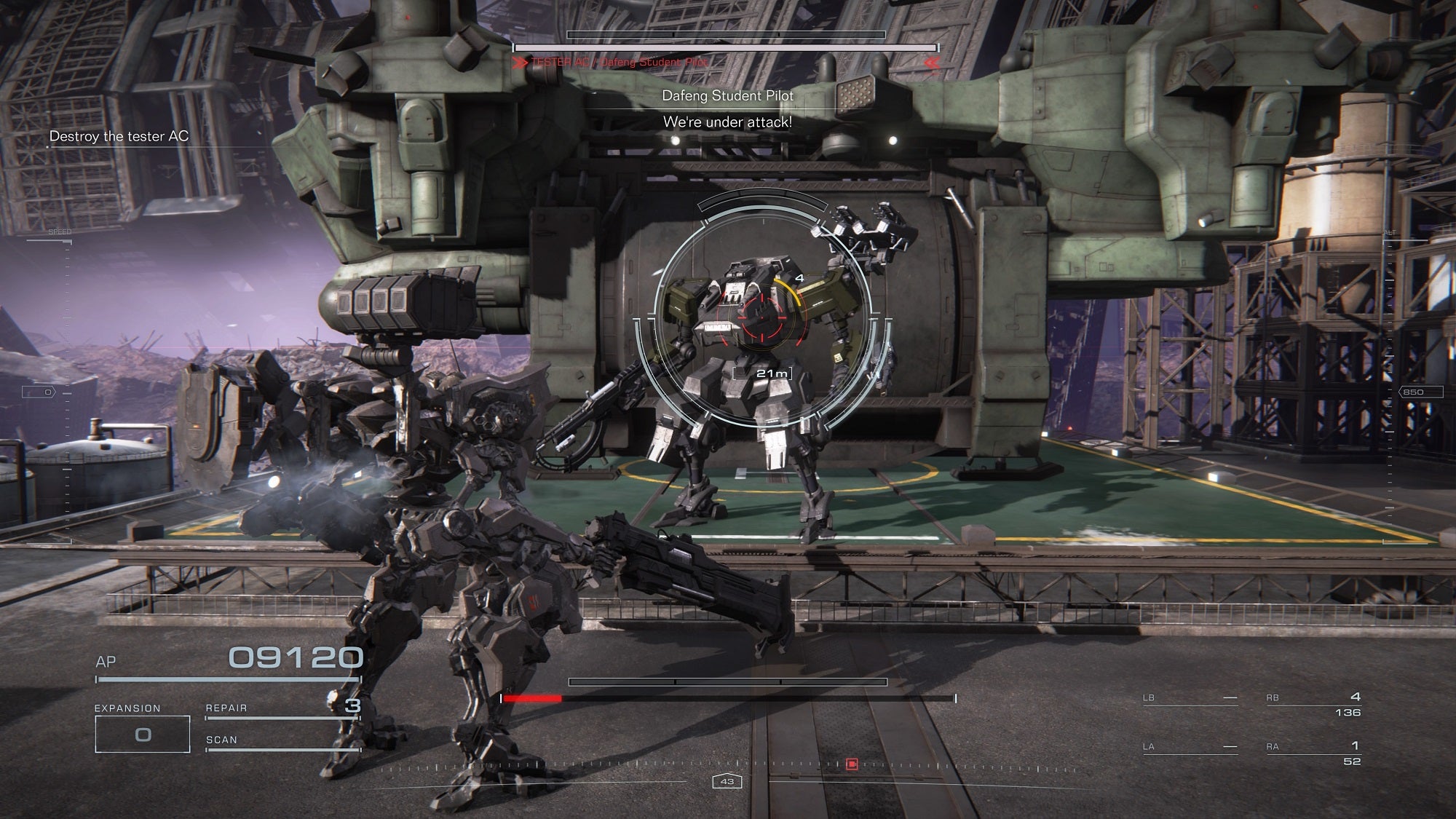Click the Dafeng Student Pilot dialogue header
The width and height of the screenshot is (1456, 819).
[728, 95]
